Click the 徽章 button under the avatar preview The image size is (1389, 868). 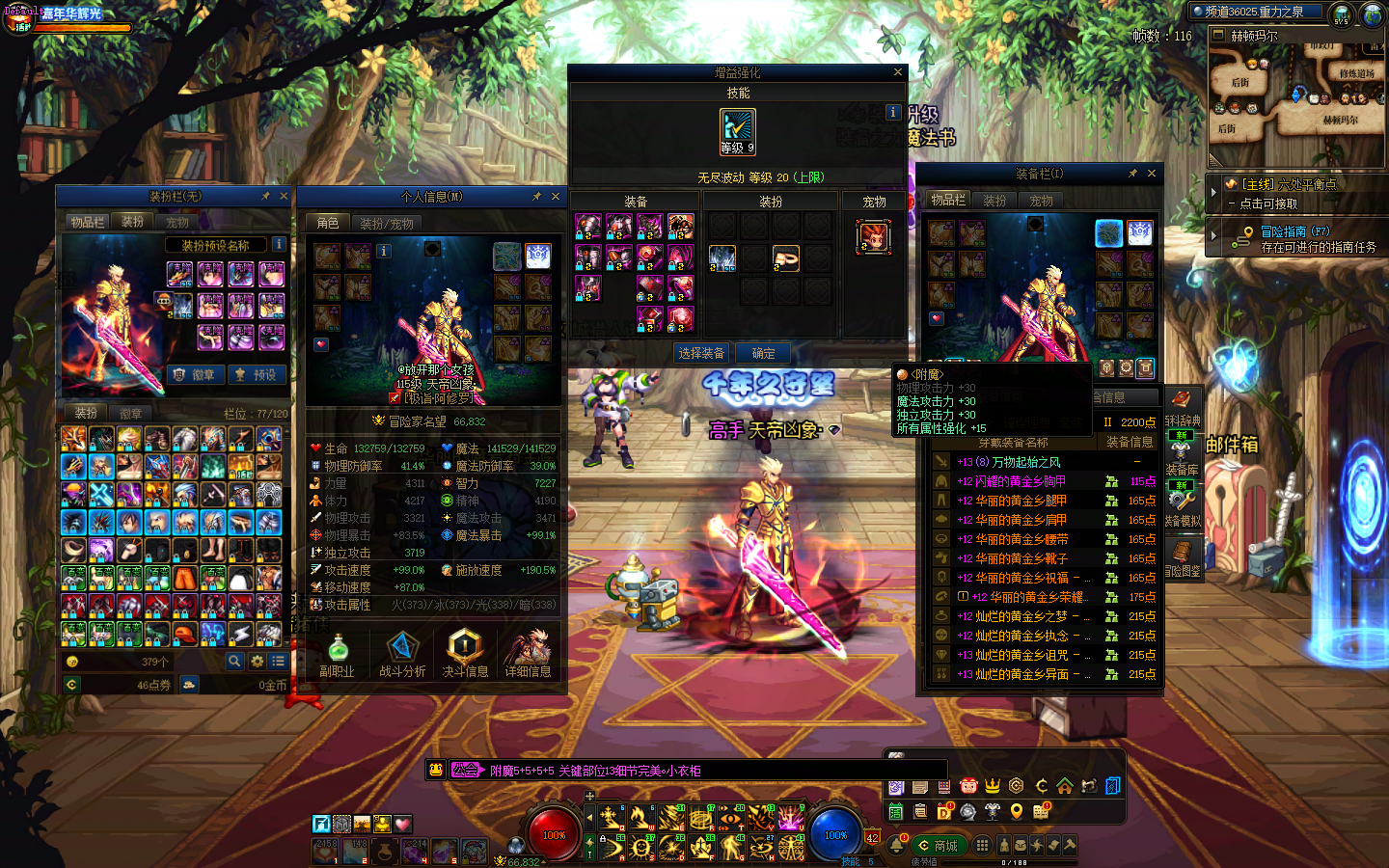196,374
